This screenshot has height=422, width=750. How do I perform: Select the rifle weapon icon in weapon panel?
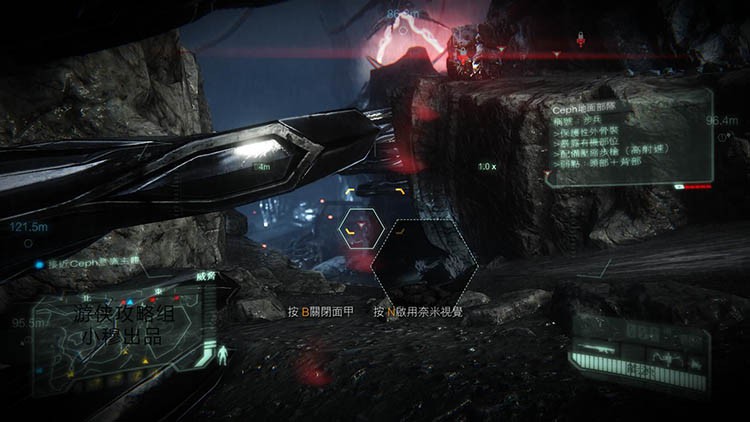(598, 349)
